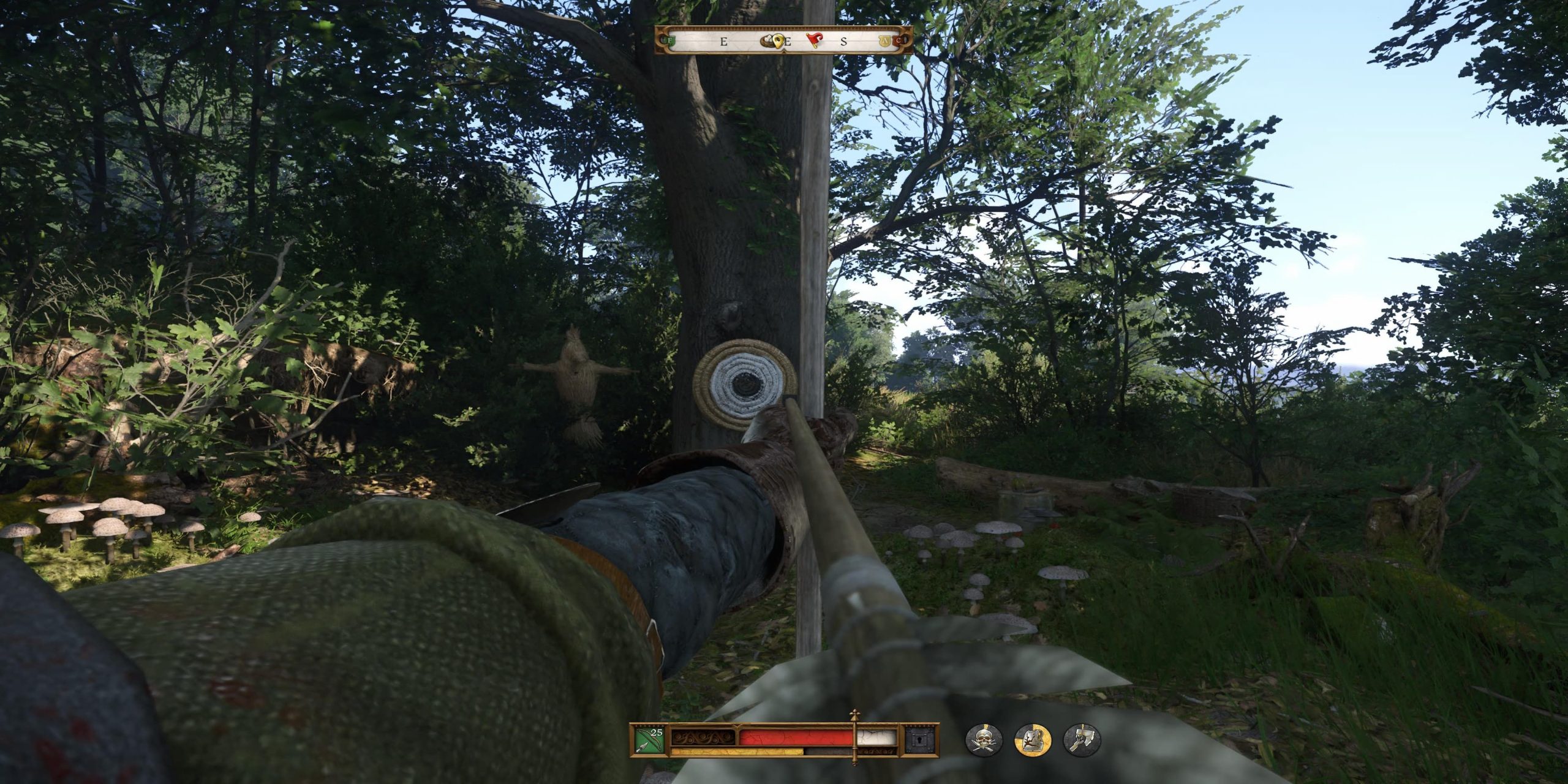This screenshot has width=1568, height=784.
Task: Select the red flag compass marker
Action: tap(814, 41)
